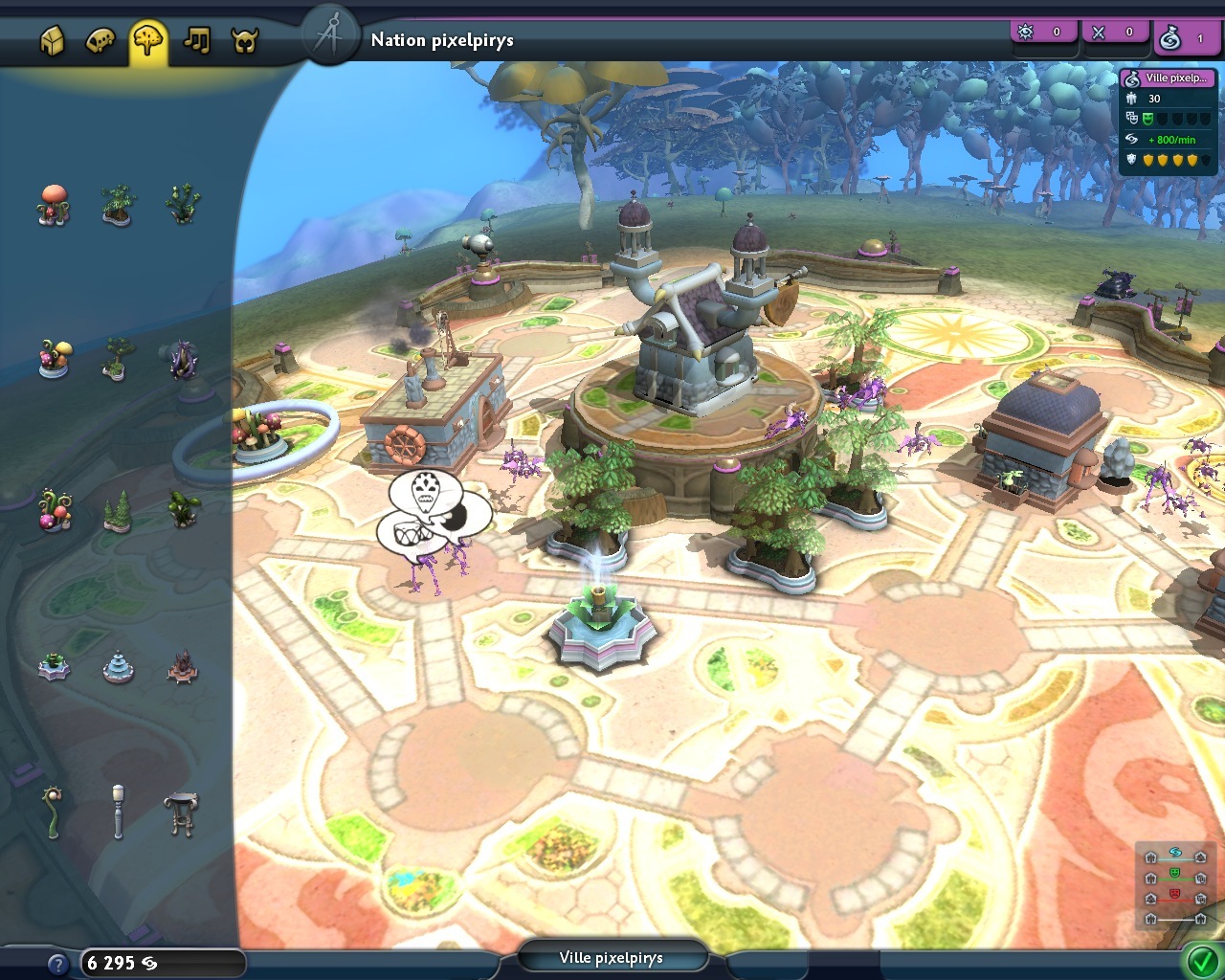Open the buildings tab with house icon
1225x980 pixels.
coord(53,41)
